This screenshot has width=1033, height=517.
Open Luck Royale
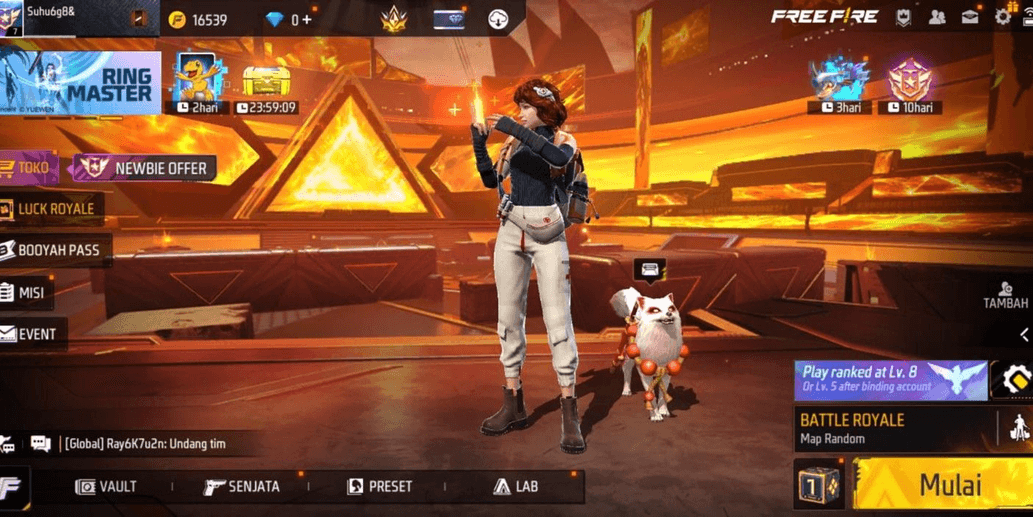tap(54, 209)
